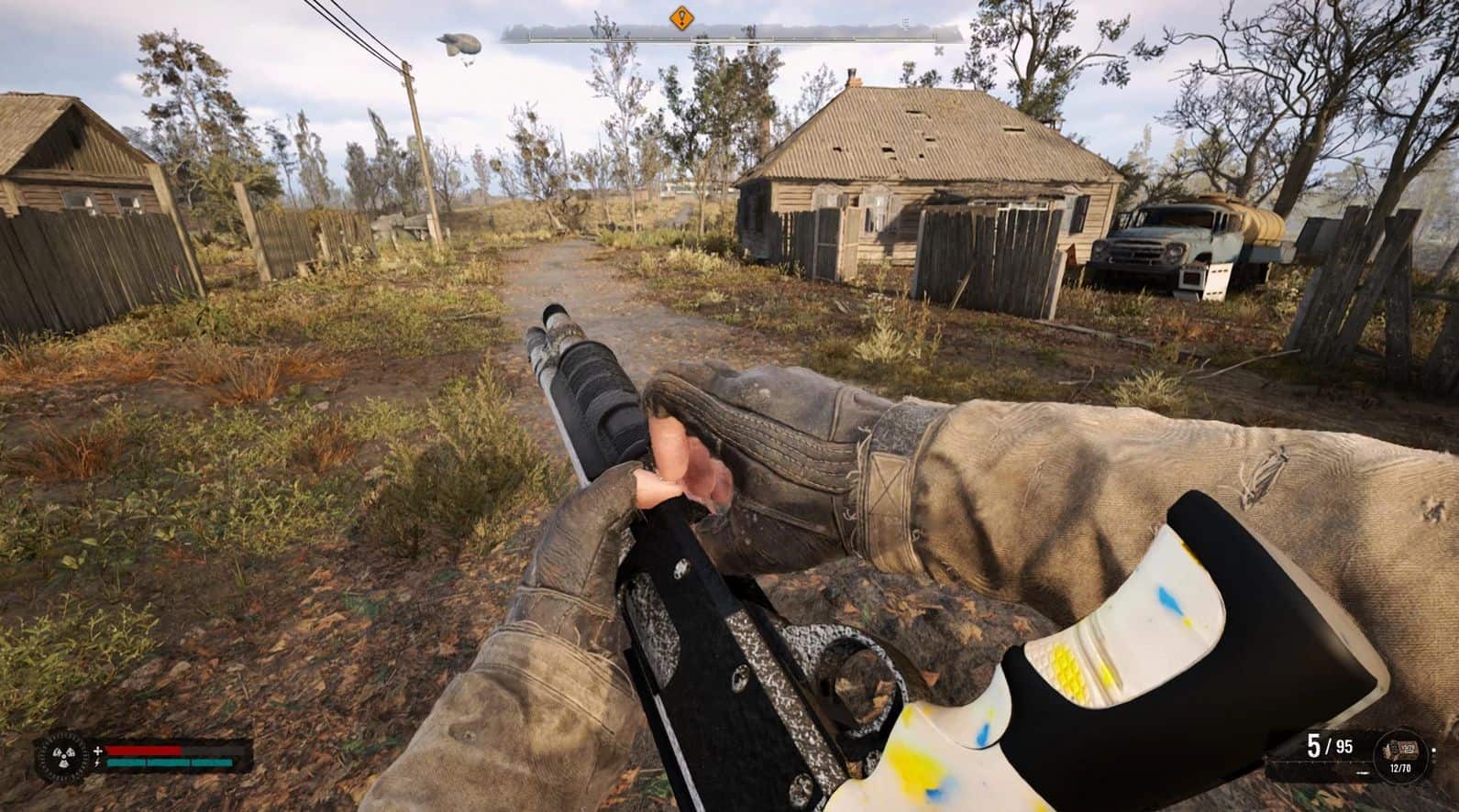Select the compass bar at top
The height and width of the screenshot is (812, 1459).
pos(731,34)
